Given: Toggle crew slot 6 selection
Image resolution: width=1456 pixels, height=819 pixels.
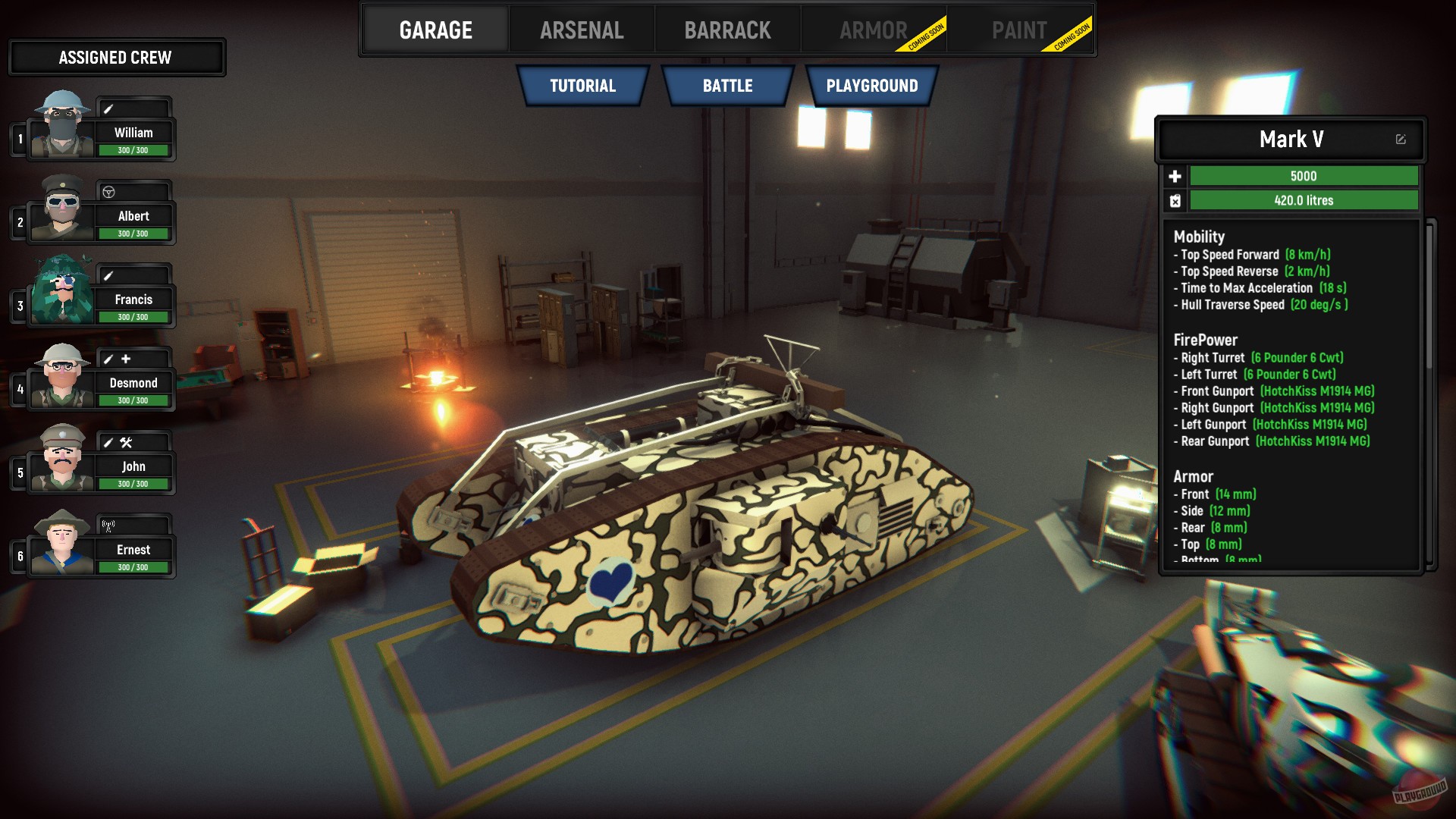Looking at the screenshot, I should click(19, 556).
